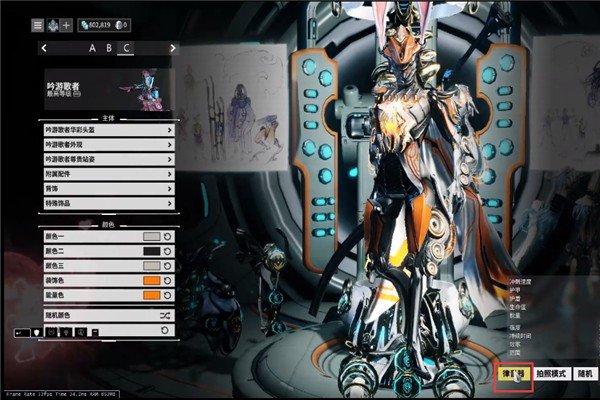Switch to loadout tab A
This screenshot has width=600, height=400.
(92, 47)
